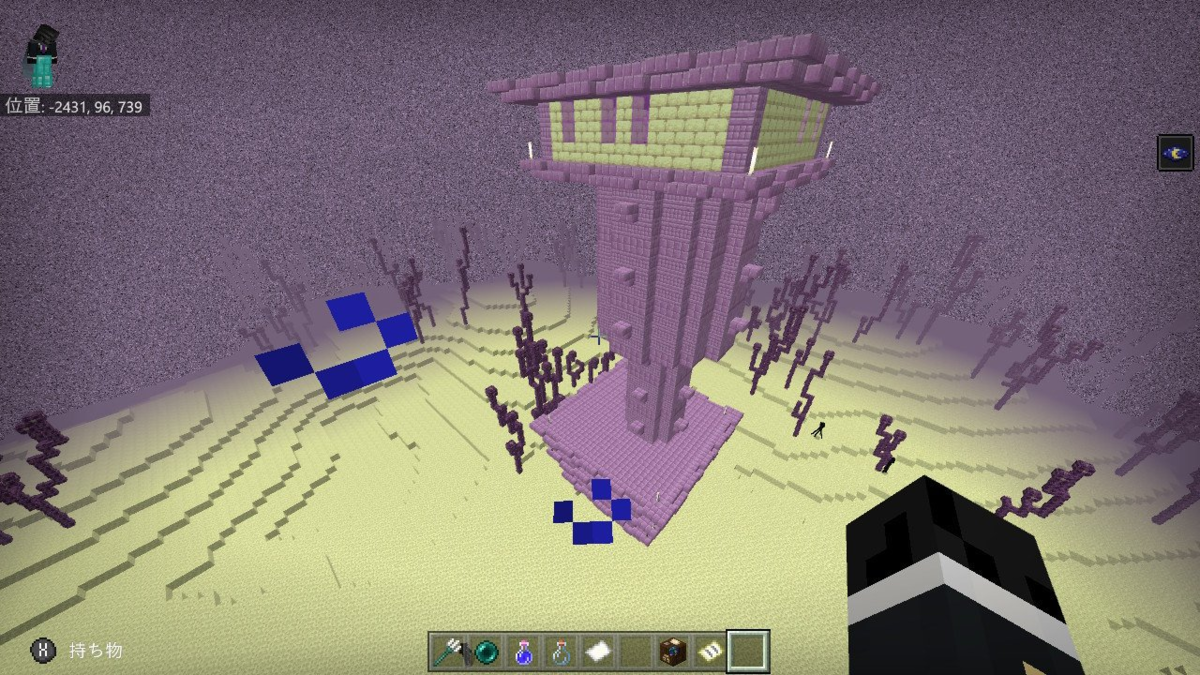Click the night vision status effect icon
The height and width of the screenshot is (675, 1200).
(1175, 153)
